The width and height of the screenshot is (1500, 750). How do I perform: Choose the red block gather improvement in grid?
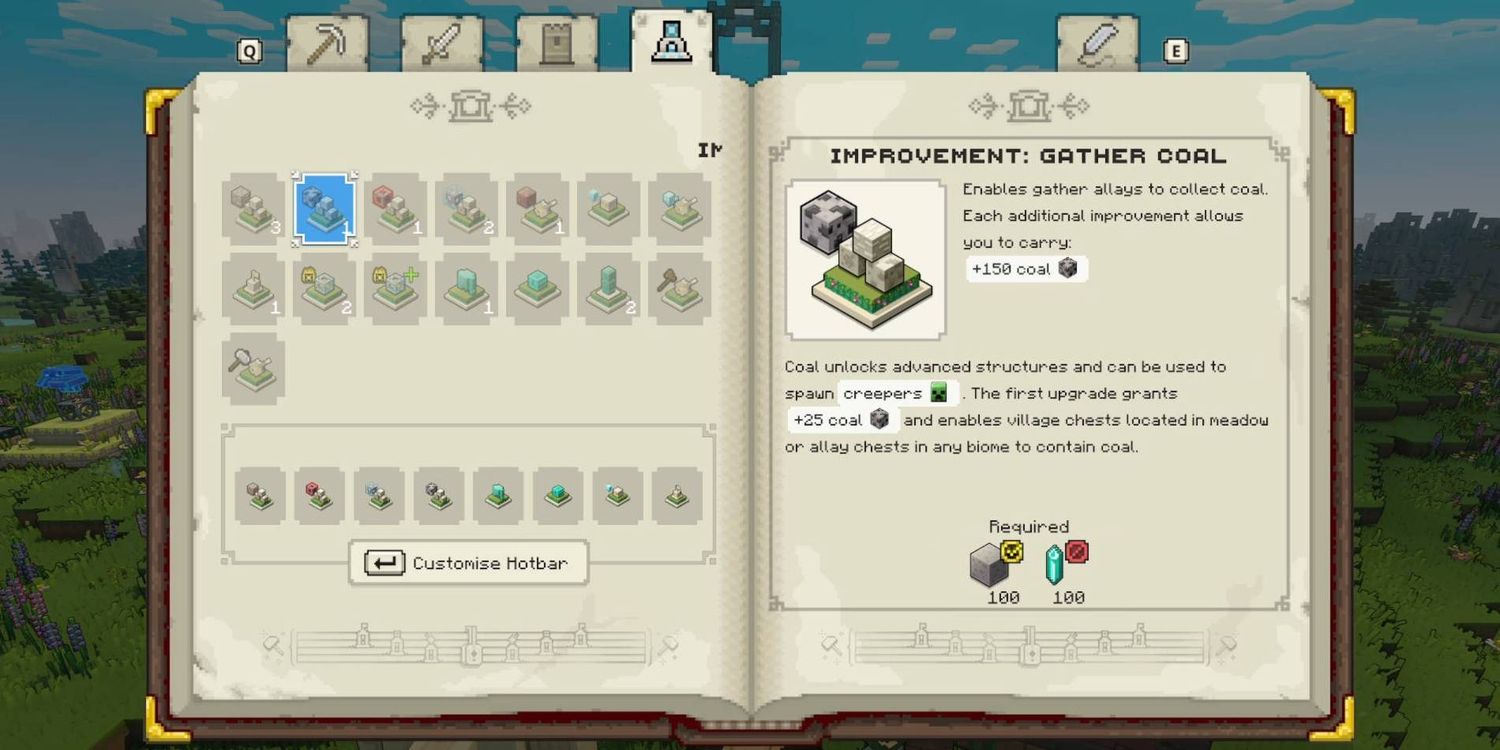point(395,208)
